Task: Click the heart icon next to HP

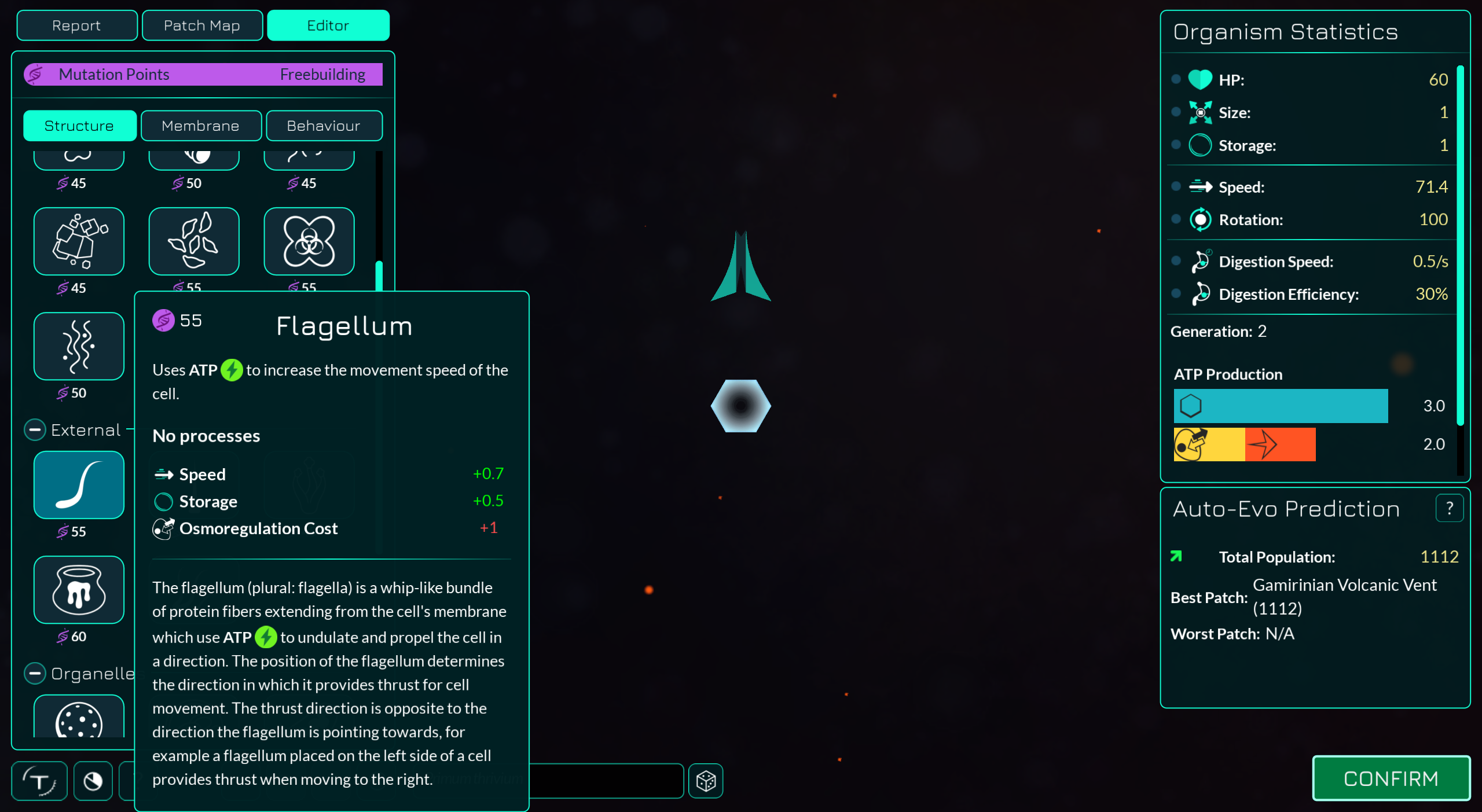Action: point(1201,80)
